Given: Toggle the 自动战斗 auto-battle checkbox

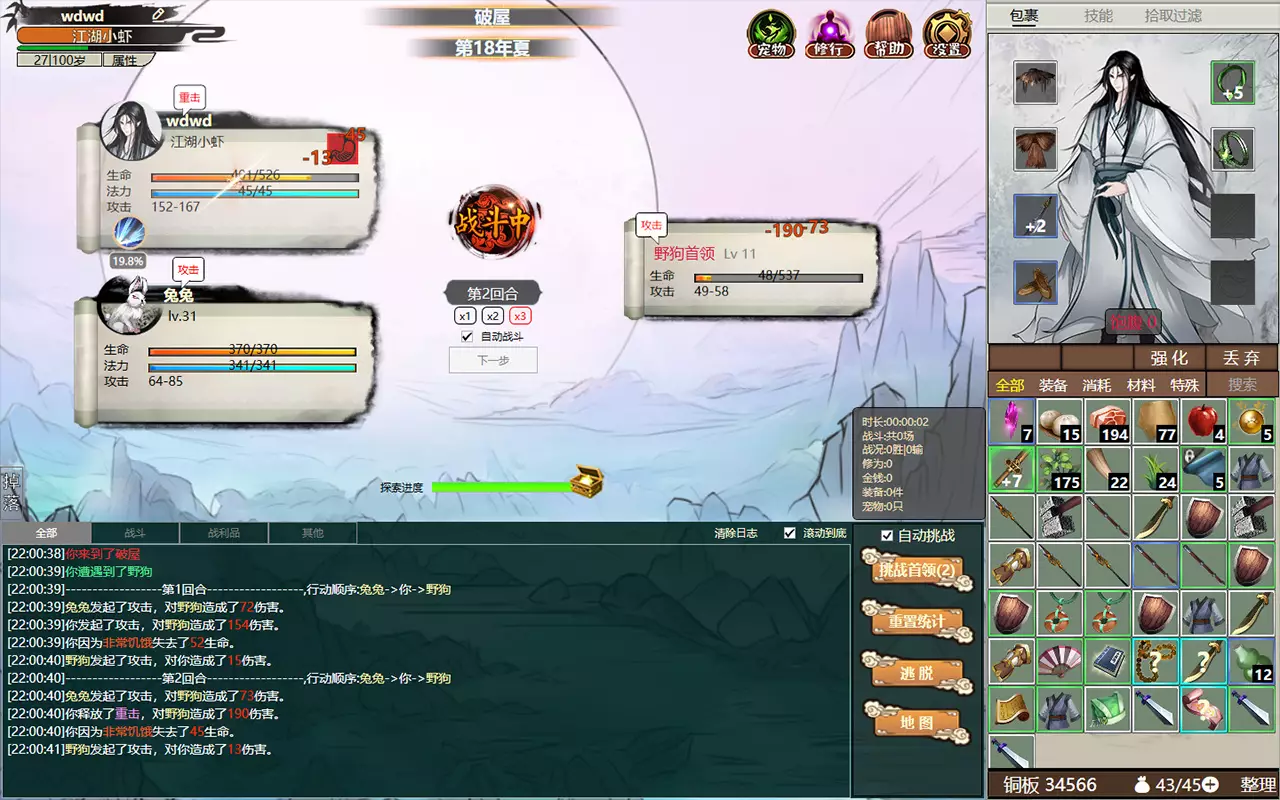Looking at the screenshot, I should point(466,336).
